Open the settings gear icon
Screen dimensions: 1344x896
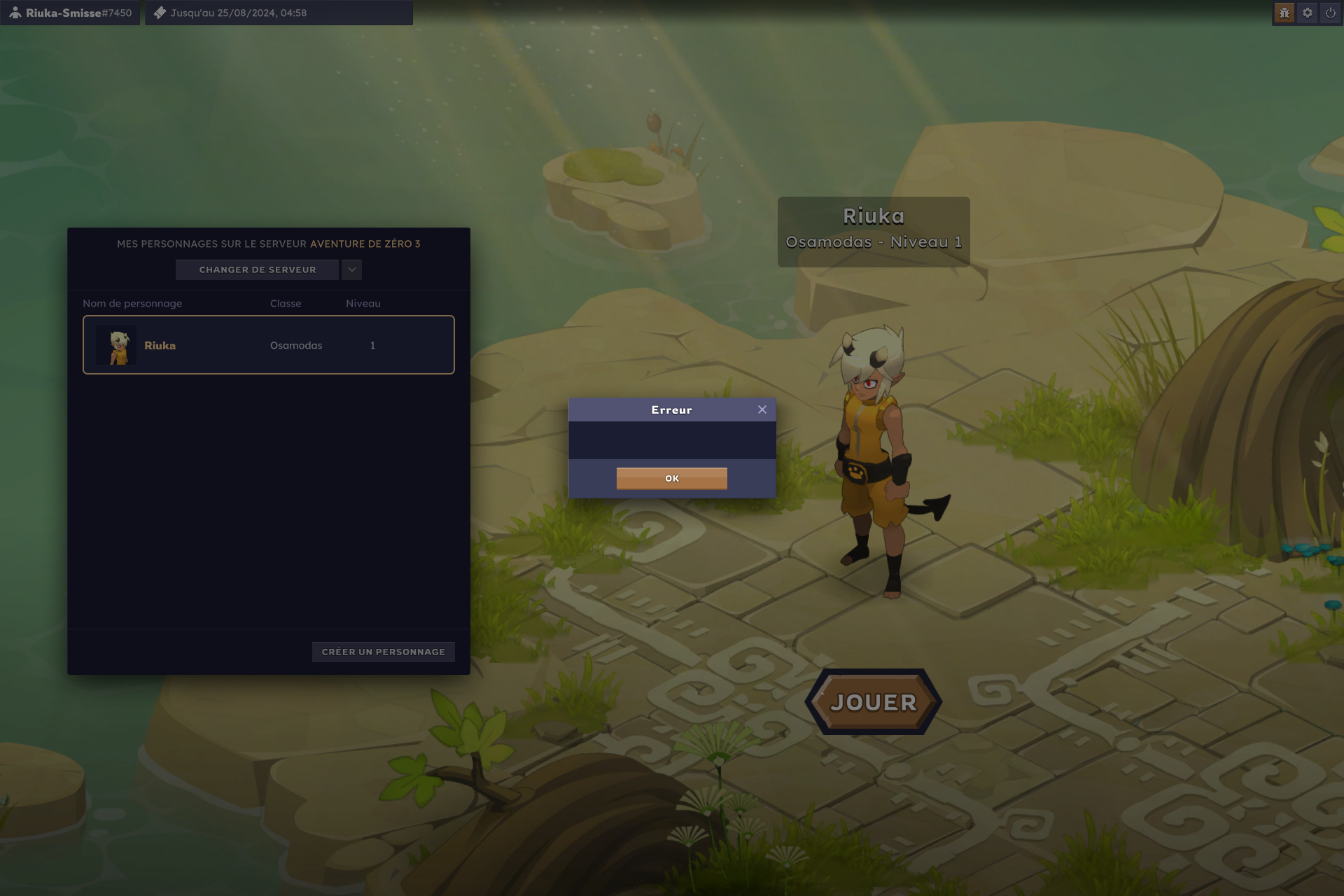point(1306,13)
